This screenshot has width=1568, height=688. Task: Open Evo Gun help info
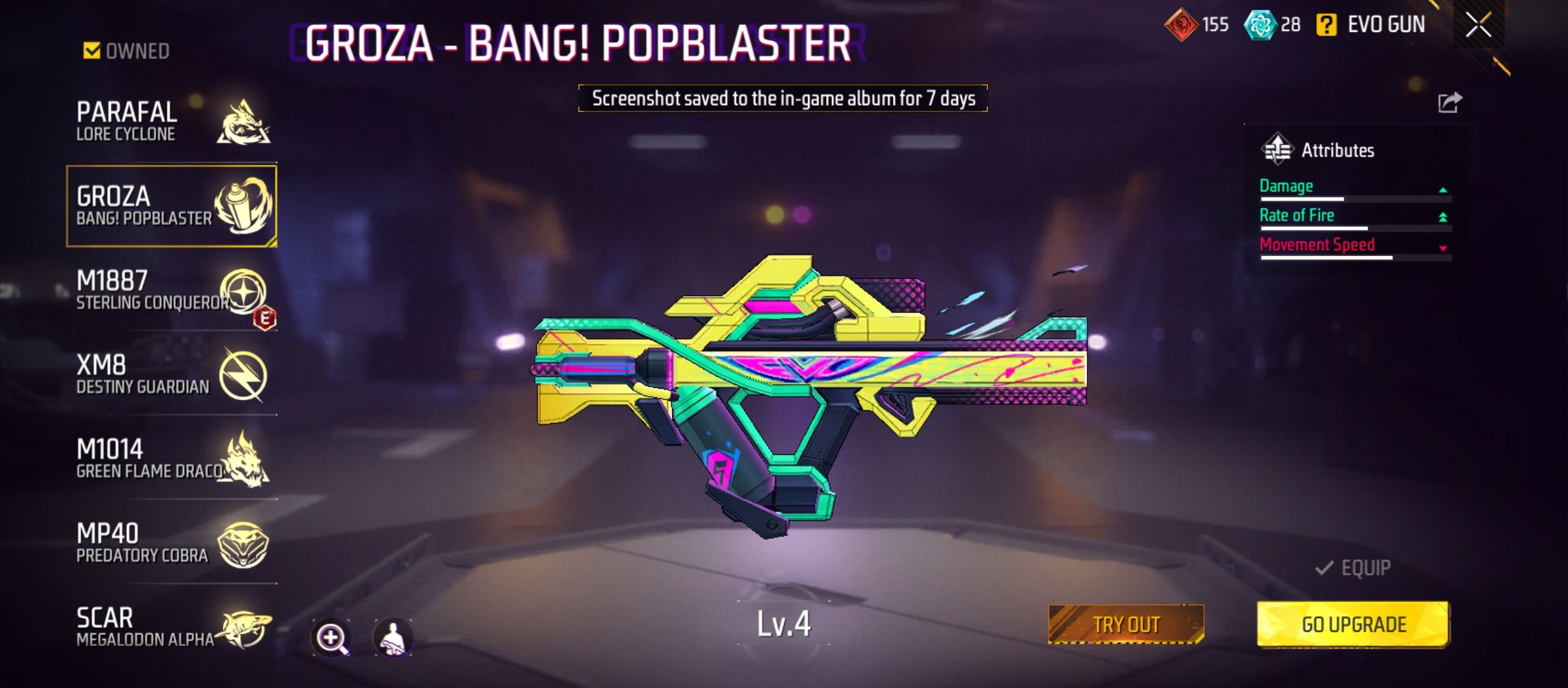tap(1326, 25)
